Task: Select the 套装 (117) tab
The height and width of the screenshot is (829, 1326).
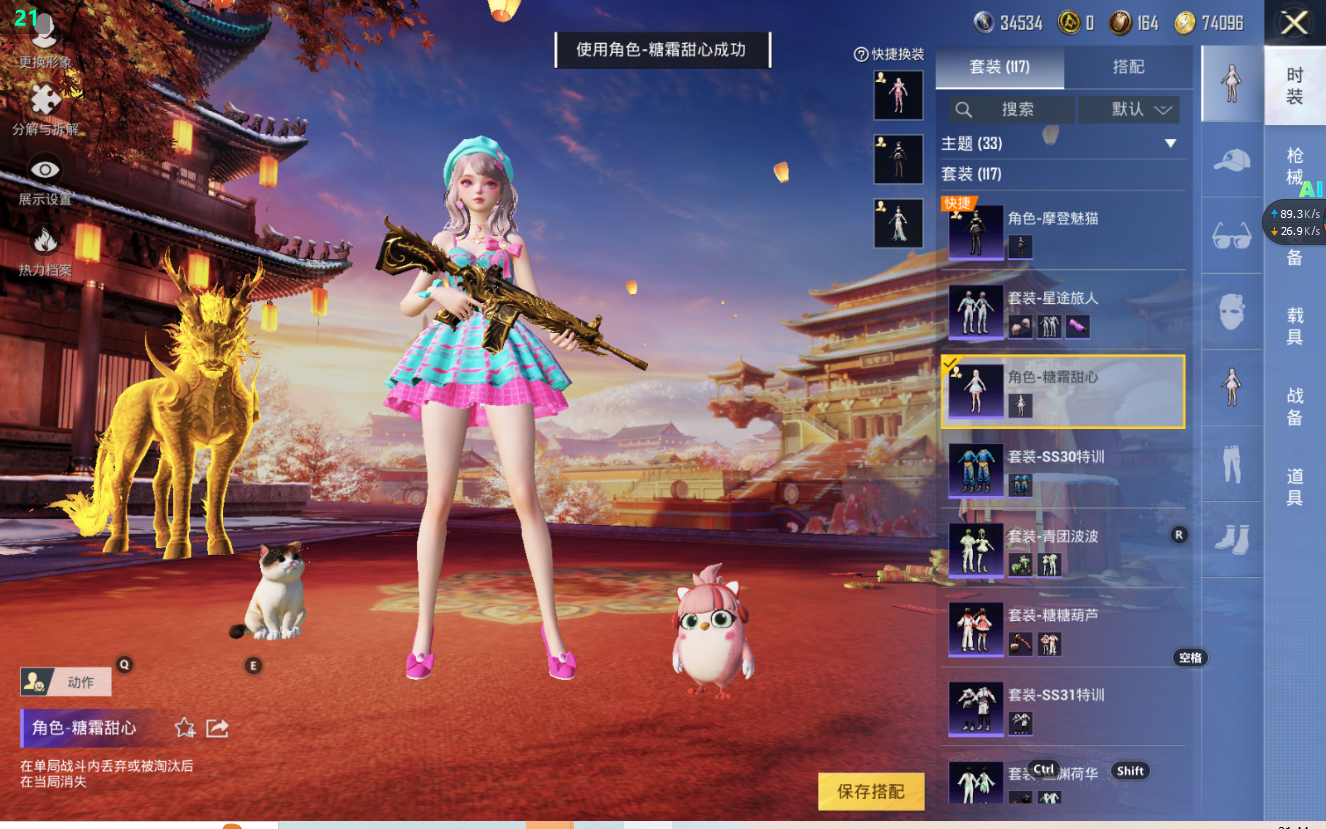Action: click(x=999, y=67)
